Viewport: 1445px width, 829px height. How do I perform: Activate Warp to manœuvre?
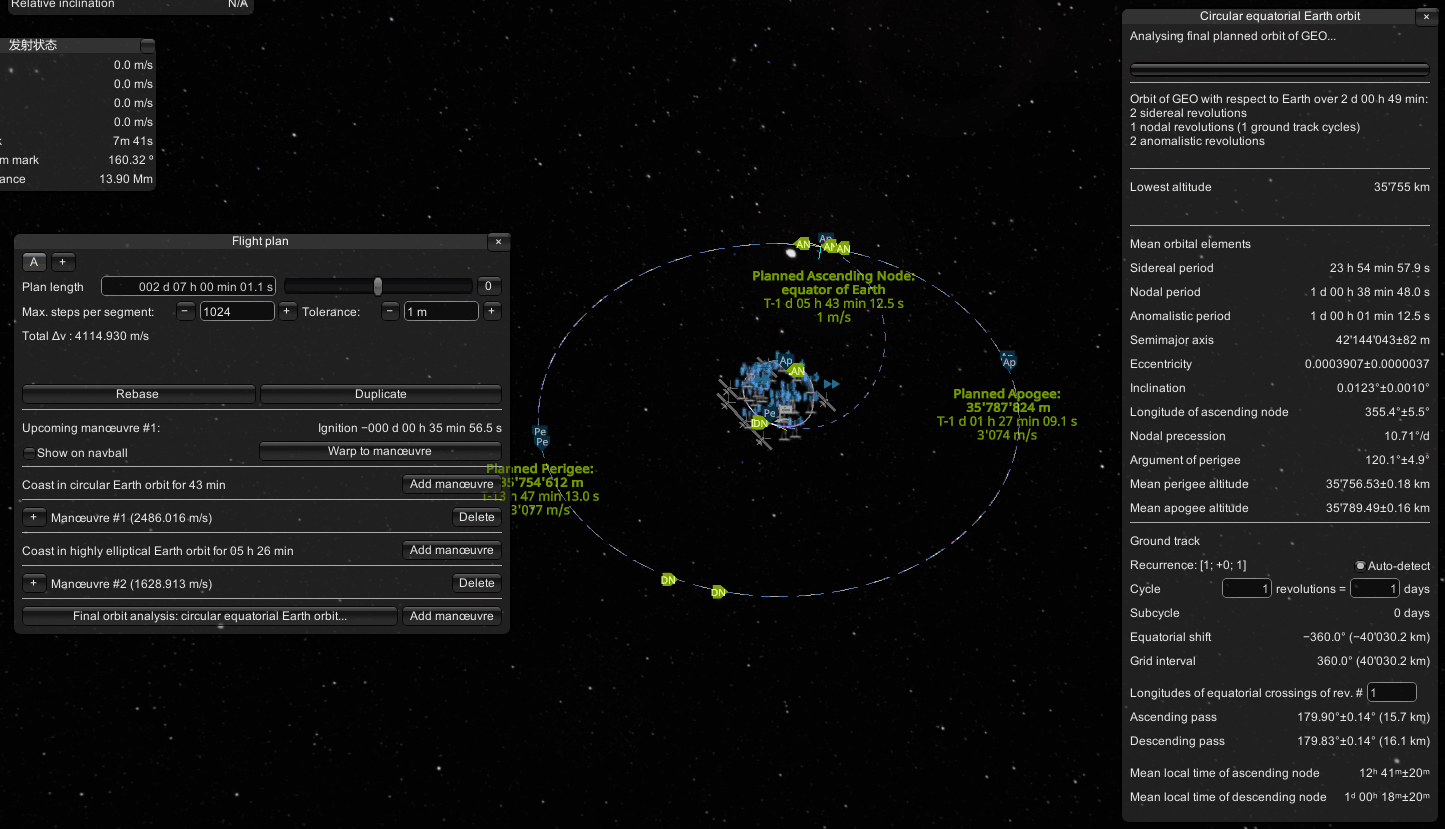point(380,451)
